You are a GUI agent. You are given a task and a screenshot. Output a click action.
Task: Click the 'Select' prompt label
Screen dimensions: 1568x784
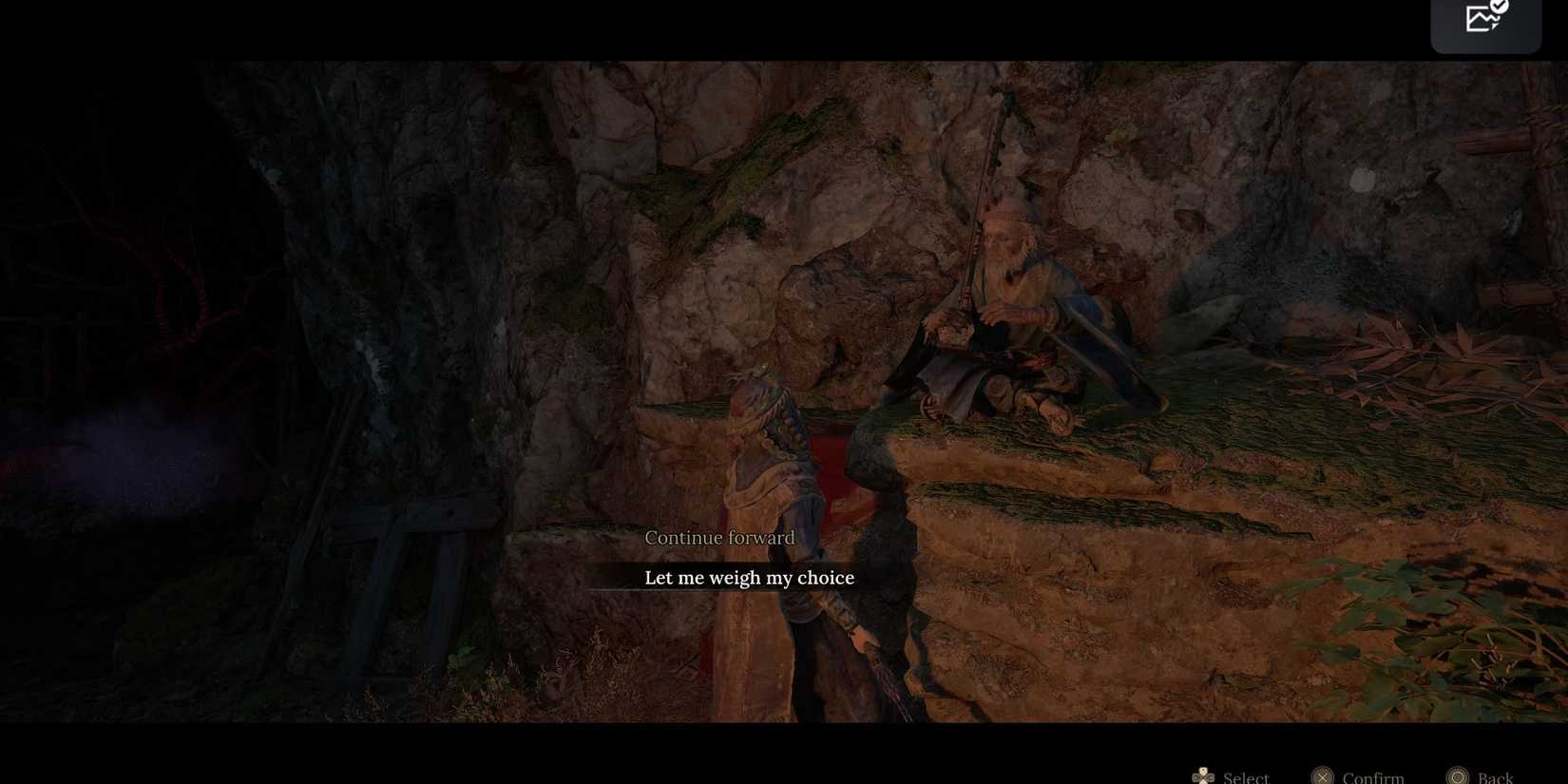(x=1245, y=776)
